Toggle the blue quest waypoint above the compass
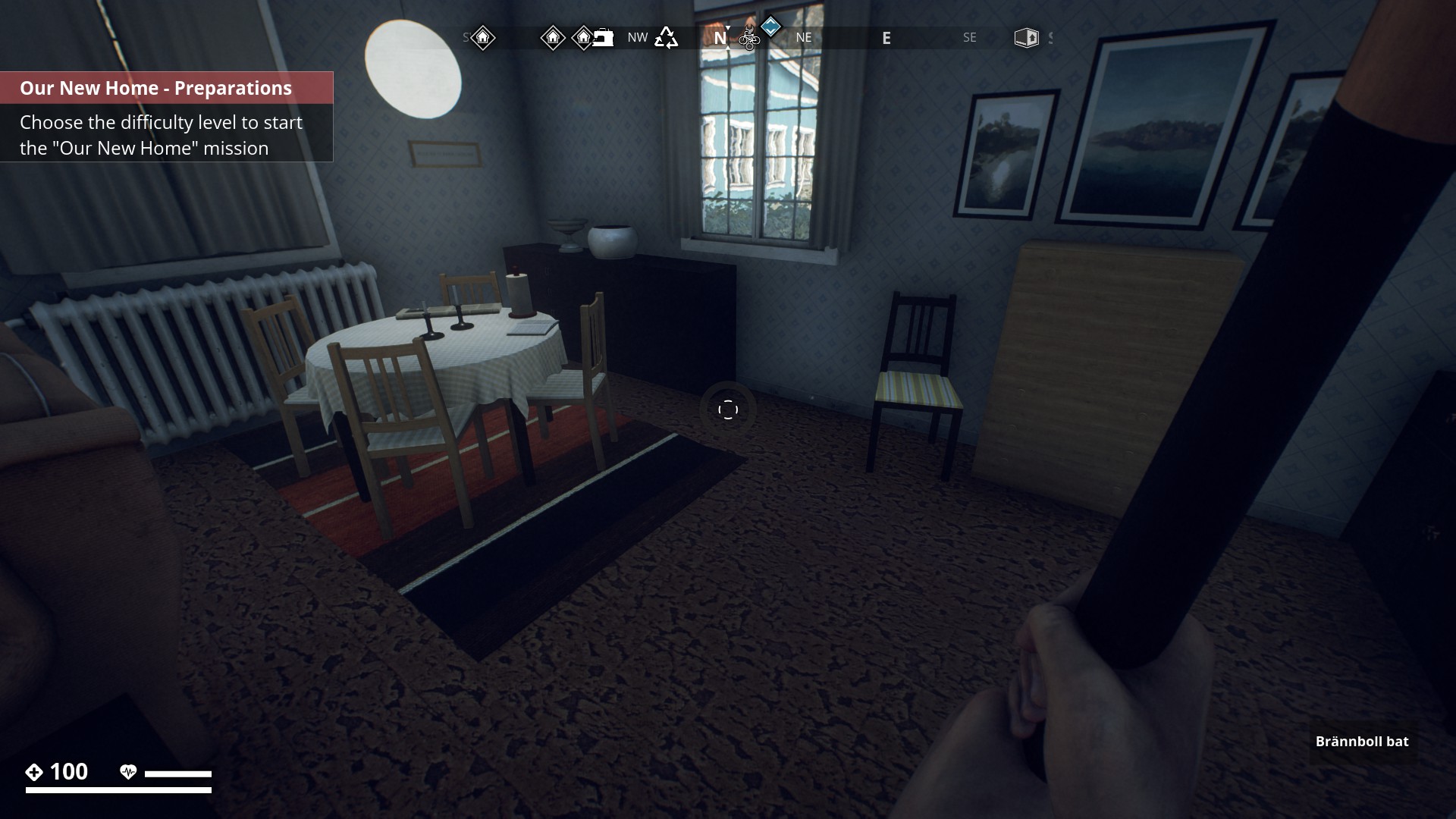Image resolution: width=1456 pixels, height=819 pixels. (771, 29)
